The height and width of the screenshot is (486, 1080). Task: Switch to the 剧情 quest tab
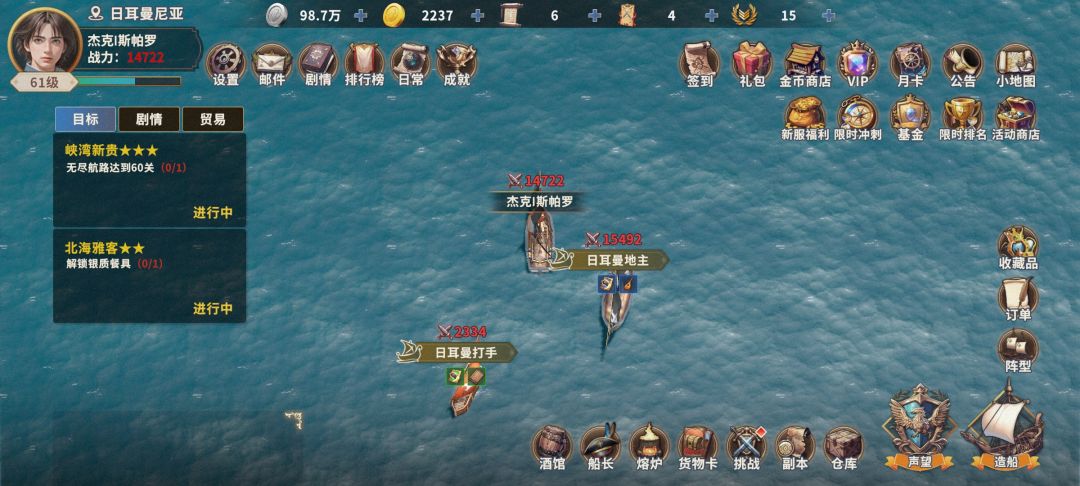pyautogui.click(x=148, y=119)
